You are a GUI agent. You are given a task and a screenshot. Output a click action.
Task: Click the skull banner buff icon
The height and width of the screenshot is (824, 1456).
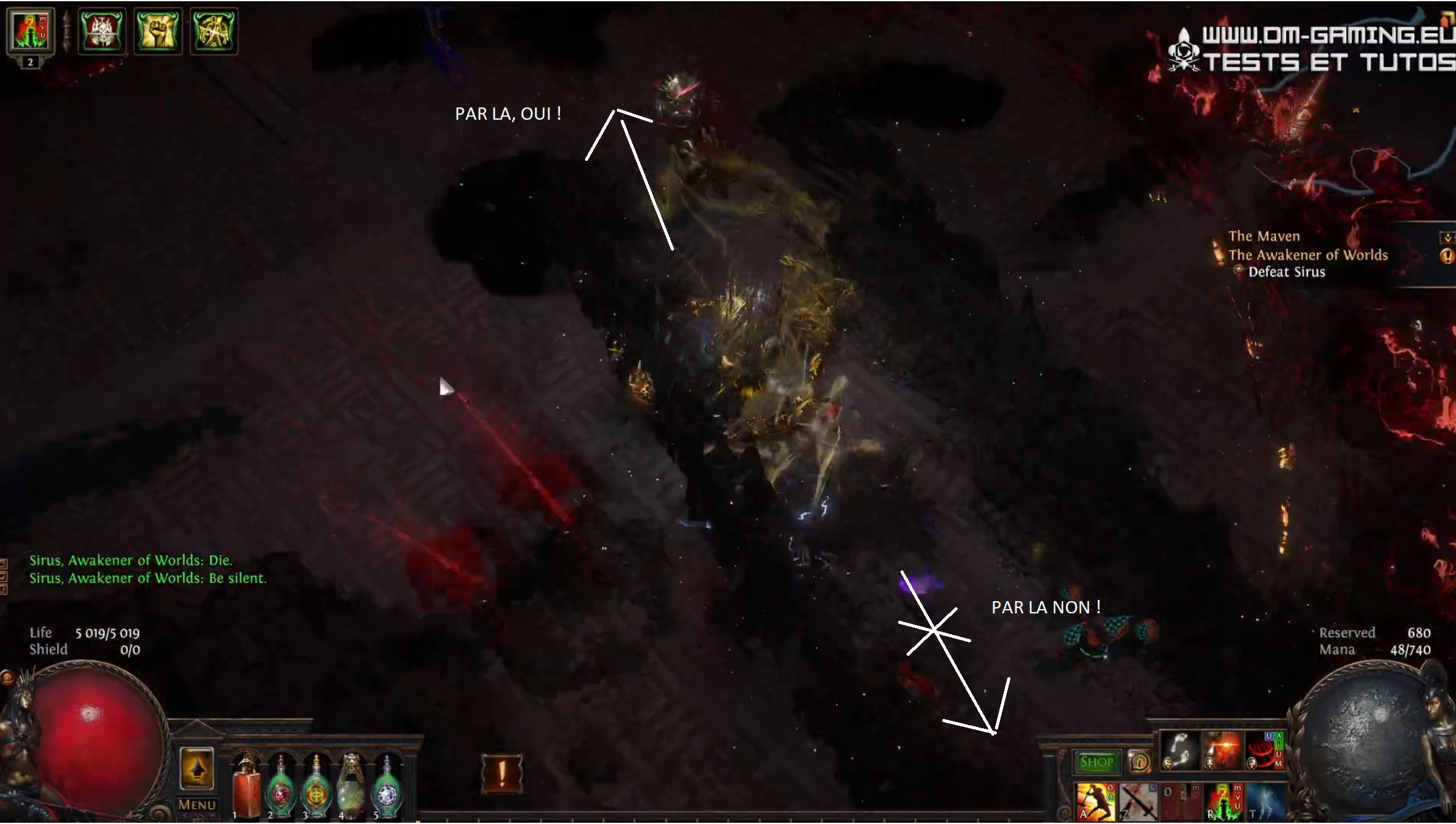point(102,31)
